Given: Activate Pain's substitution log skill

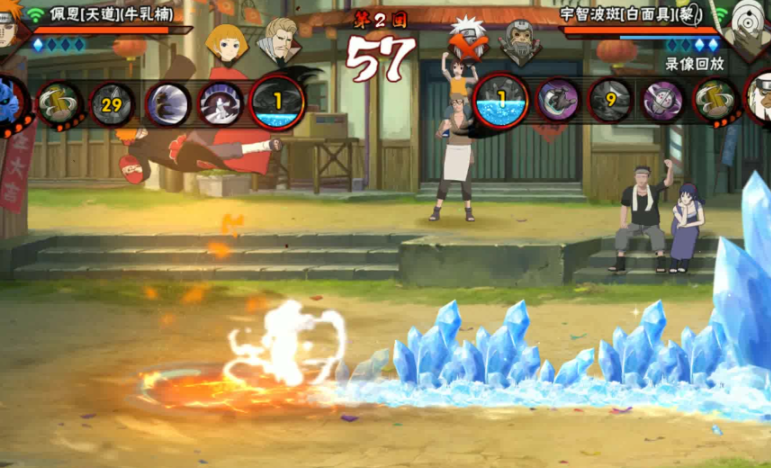Looking at the screenshot, I should tap(60, 101).
